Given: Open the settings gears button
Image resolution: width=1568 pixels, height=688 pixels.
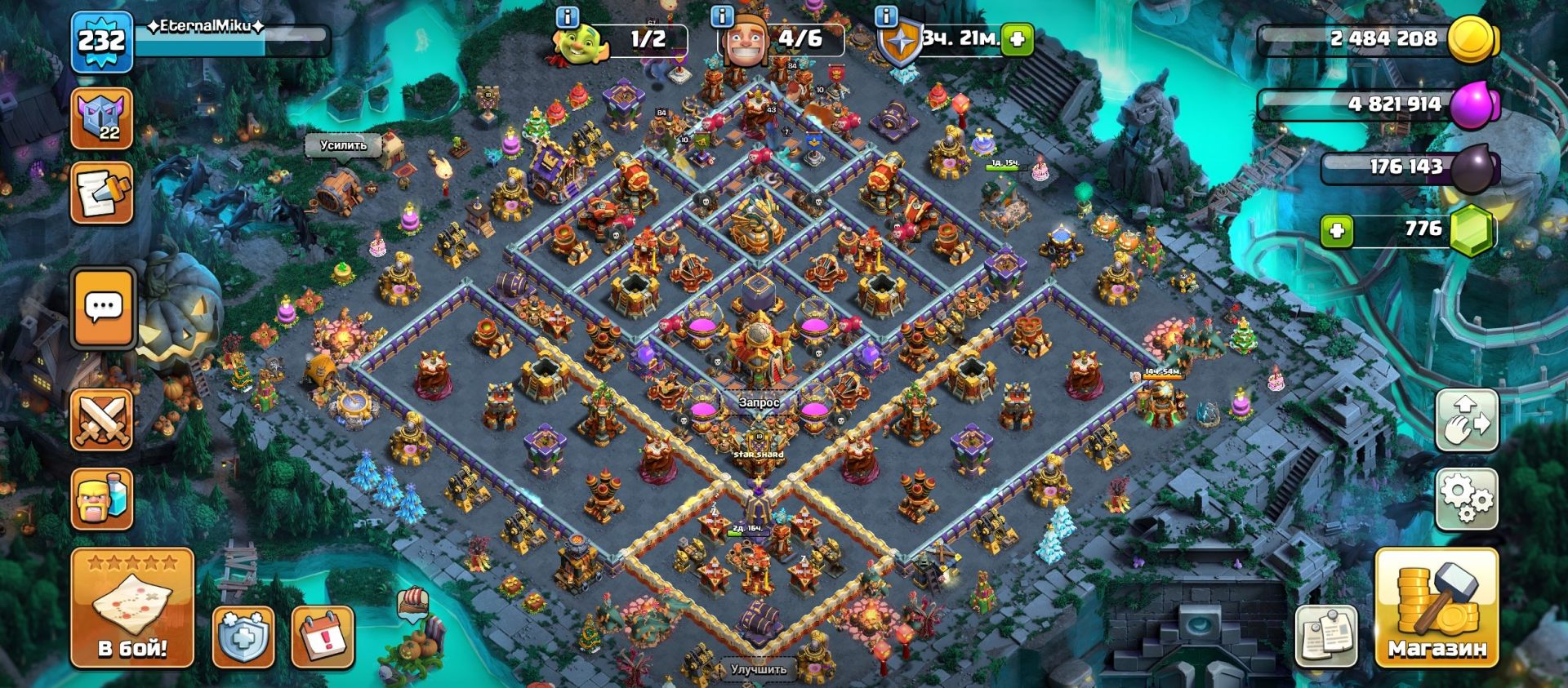Looking at the screenshot, I should pyautogui.click(x=1466, y=498).
